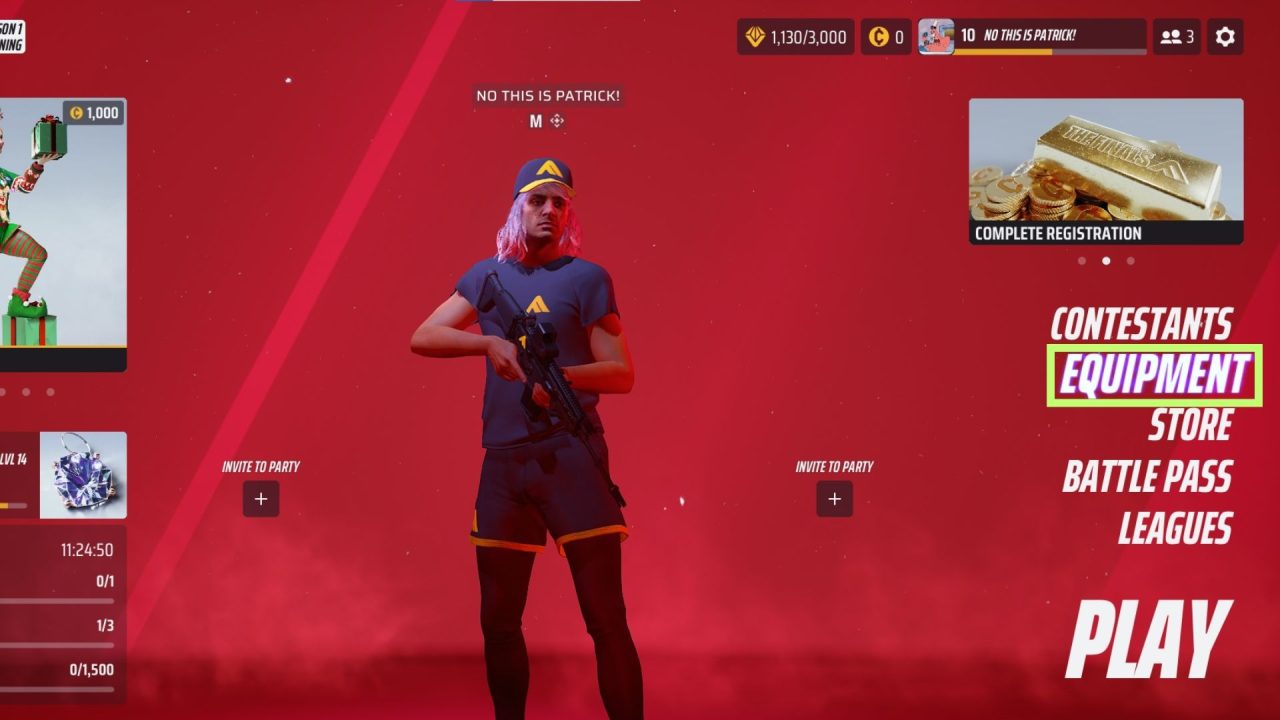Click the right Invite to Party plus icon
The image size is (1280, 720).
click(834, 498)
